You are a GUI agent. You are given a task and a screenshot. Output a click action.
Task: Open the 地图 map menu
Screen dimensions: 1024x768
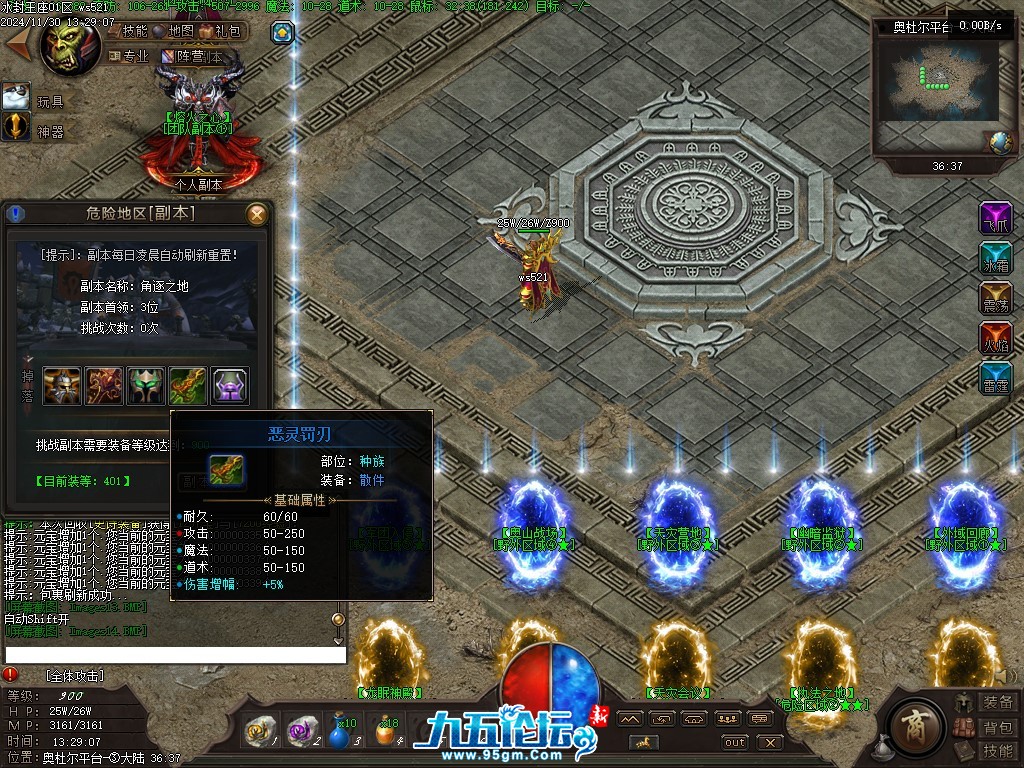(174, 31)
